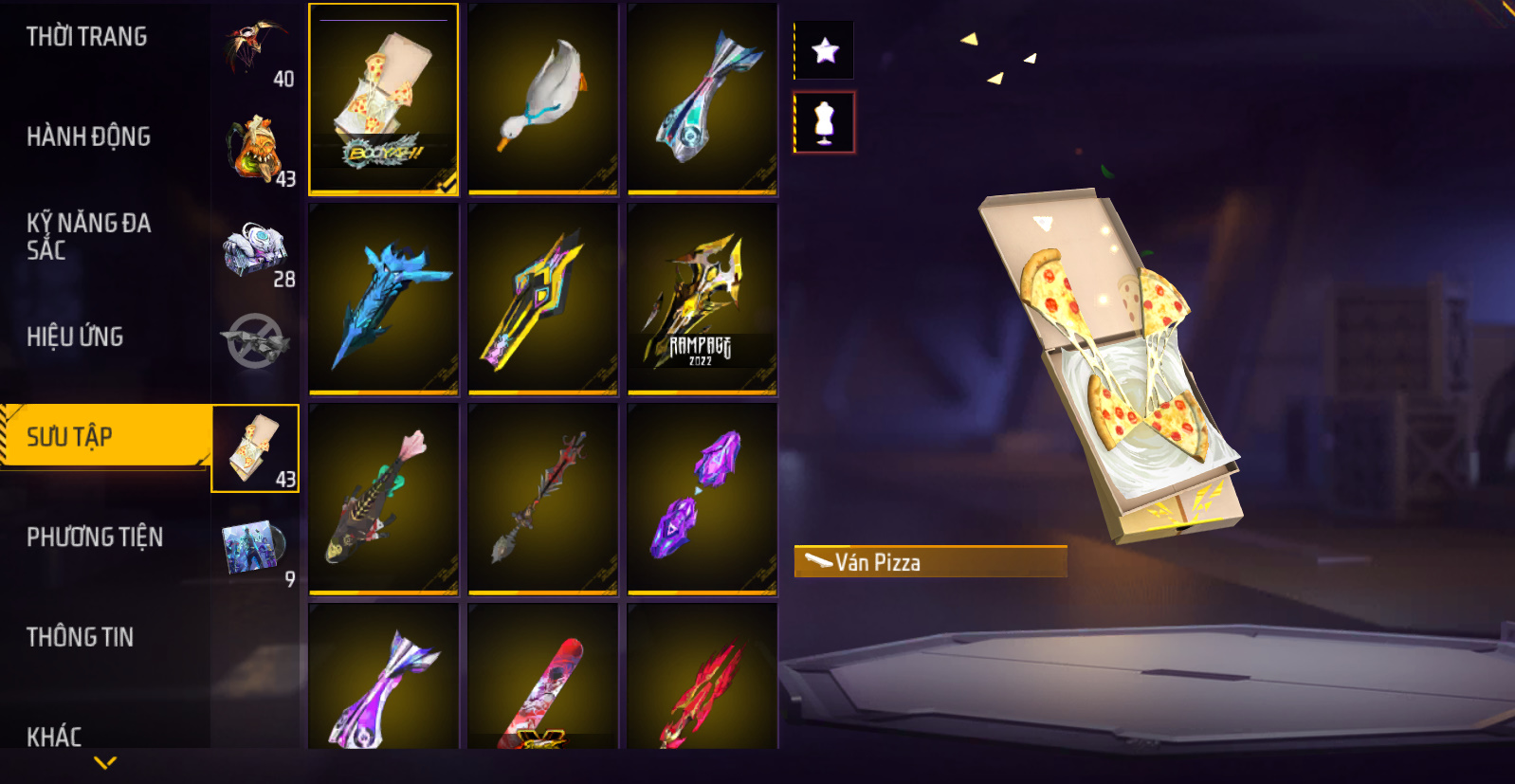The height and width of the screenshot is (784, 1515).
Task: Open the HIỆU ỨNG category
Action: 75,337
